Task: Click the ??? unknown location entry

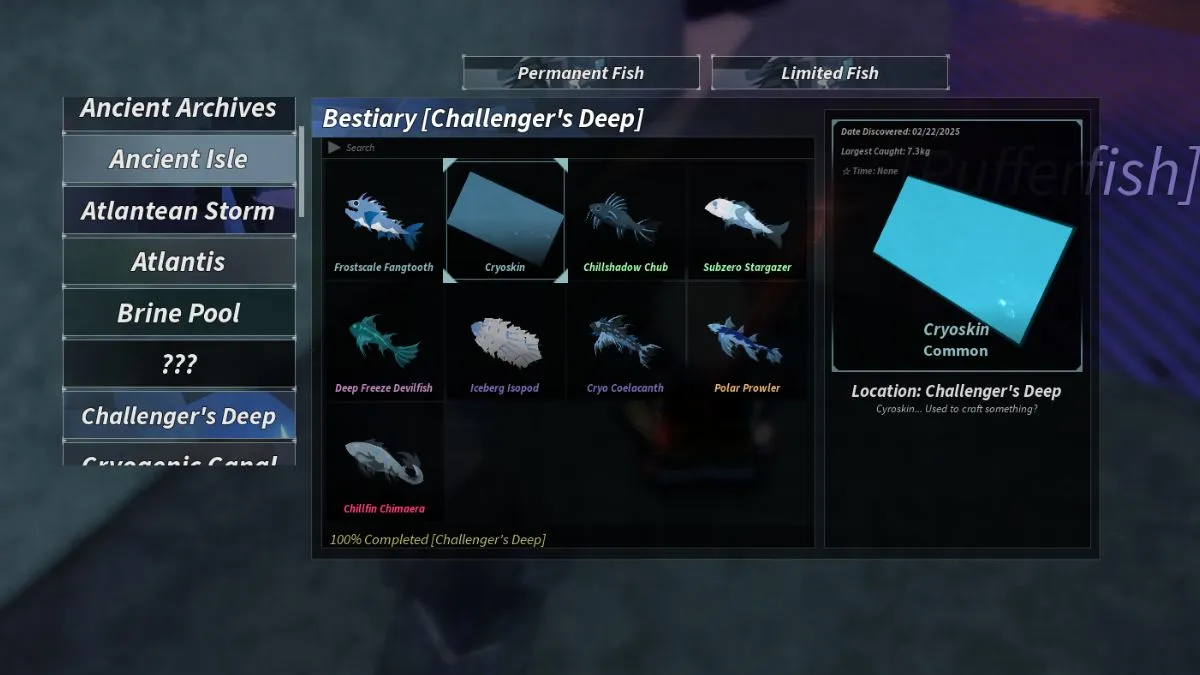Action: coord(179,364)
